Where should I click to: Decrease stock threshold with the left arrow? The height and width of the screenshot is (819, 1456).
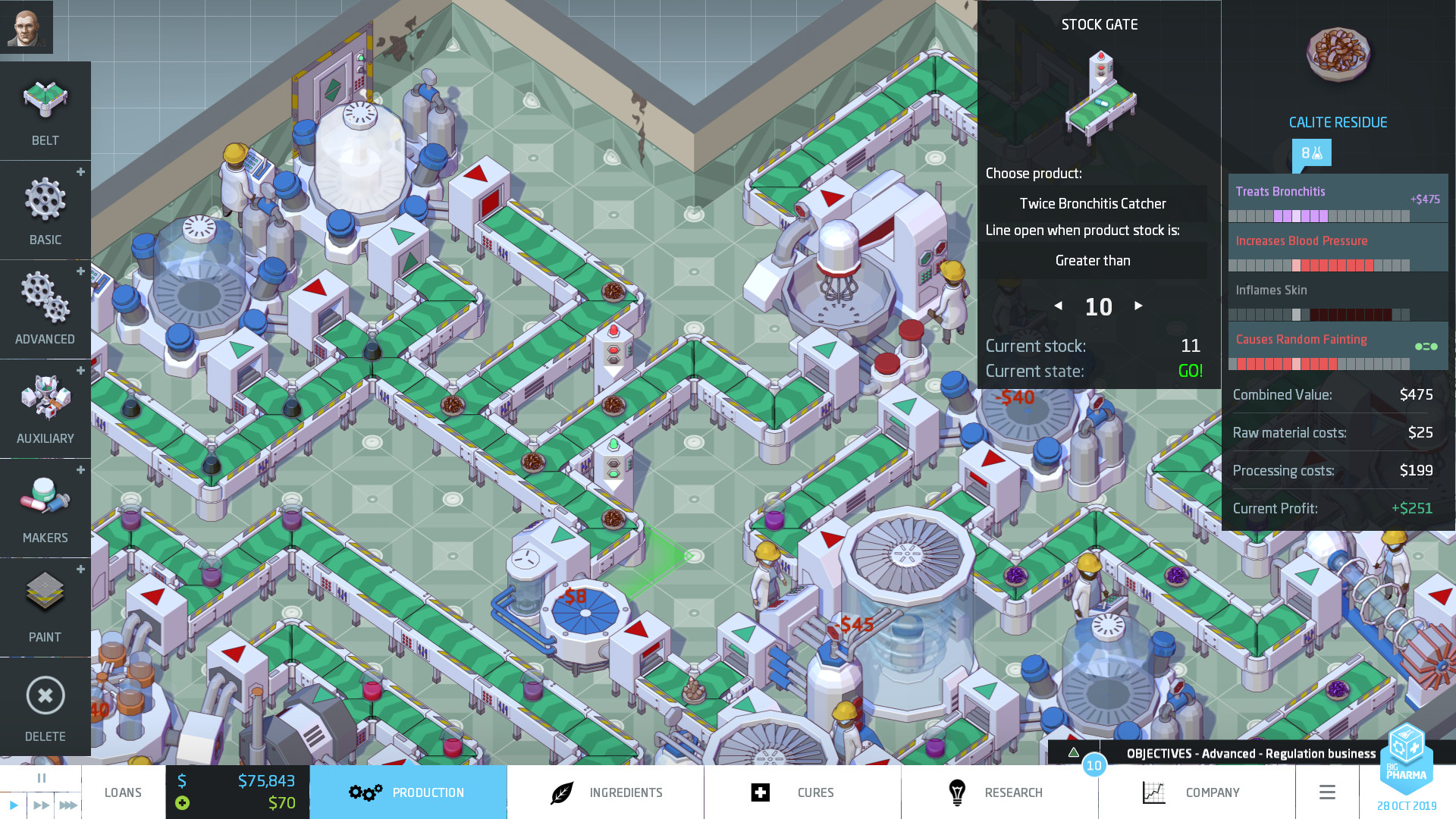click(1059, 306)
